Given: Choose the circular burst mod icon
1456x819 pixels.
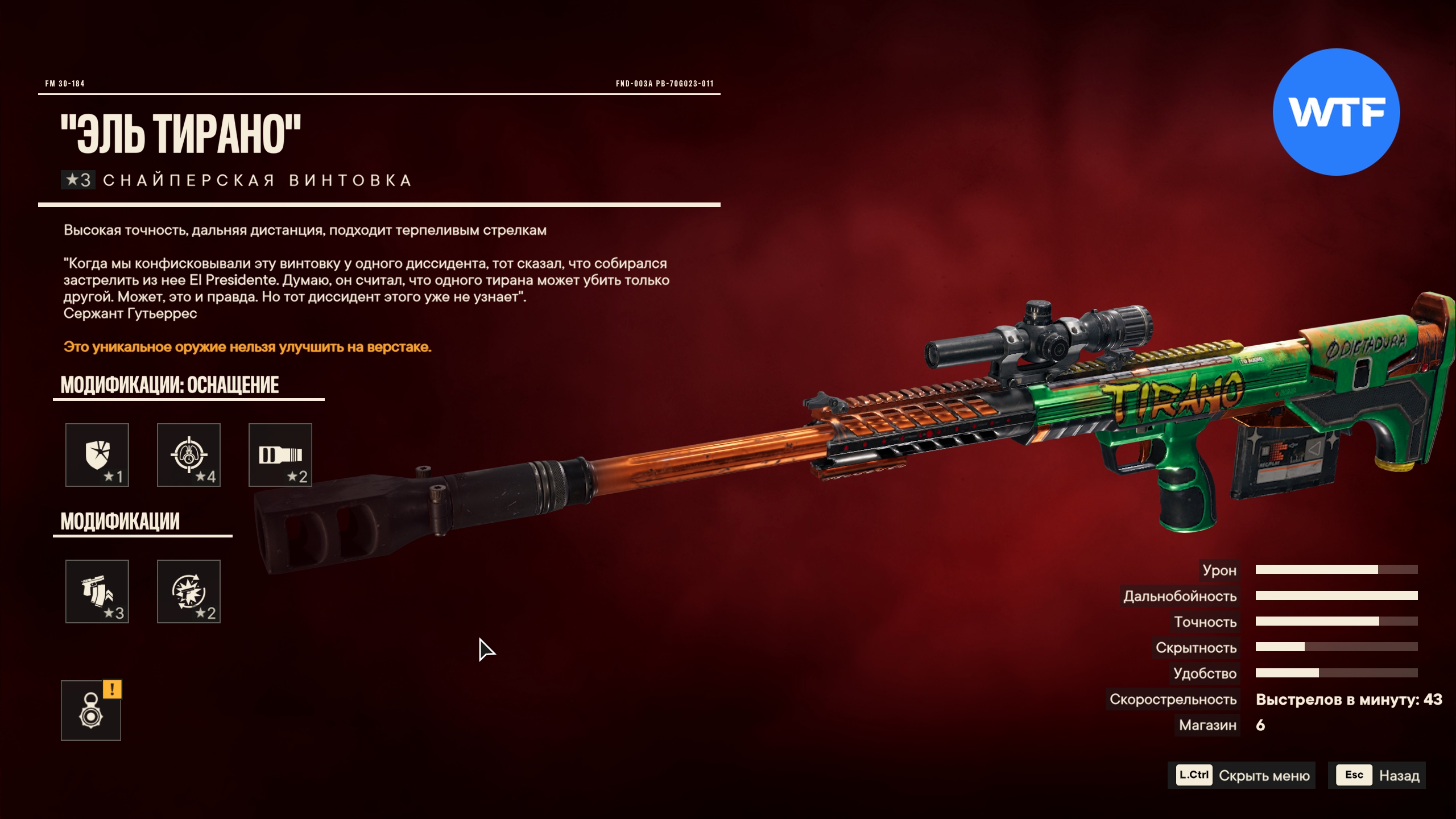Looking at the screenshot, I should coord(189,591).
